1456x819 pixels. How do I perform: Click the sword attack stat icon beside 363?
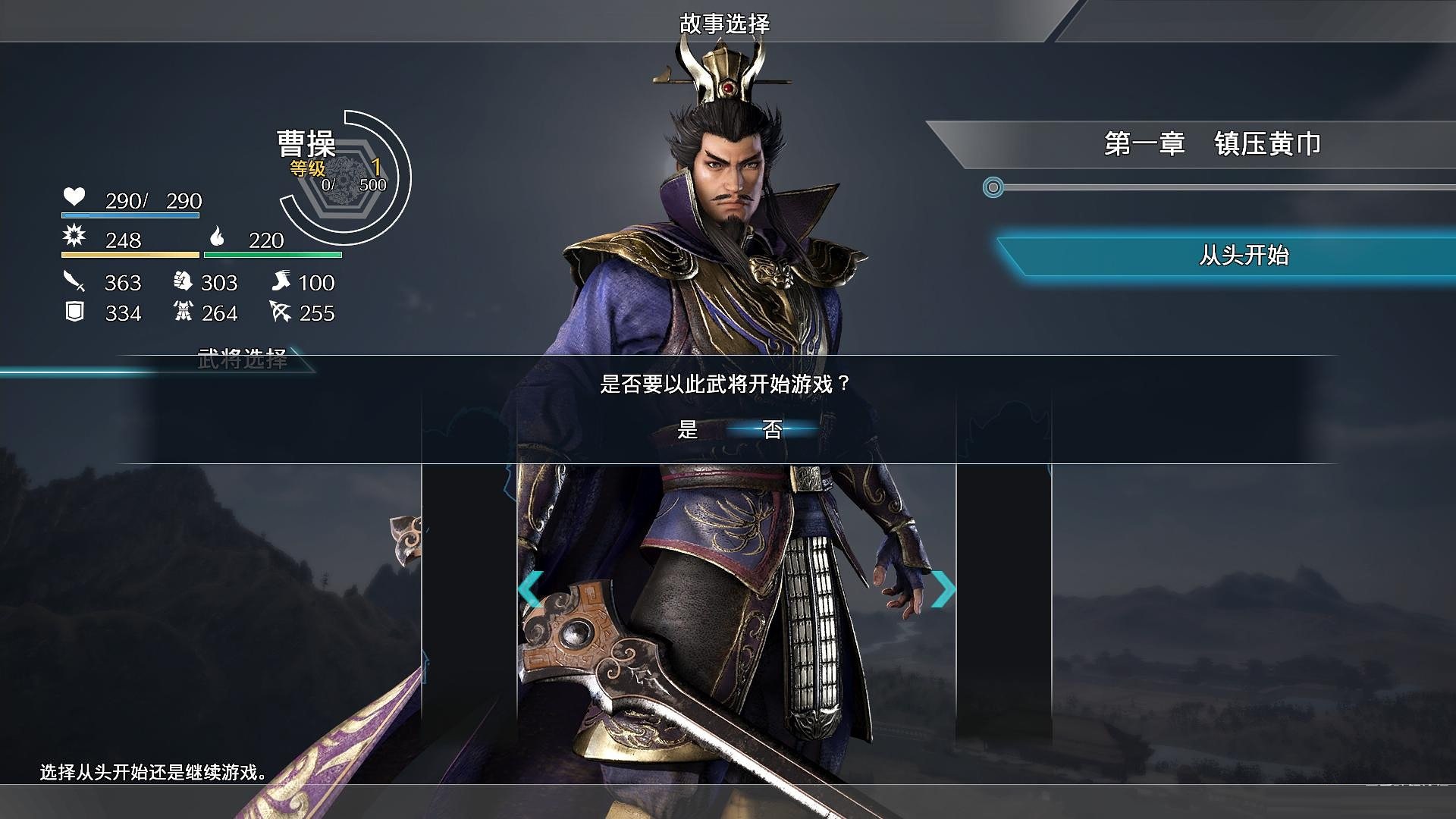pyautogui.click(x=74, y=280)
